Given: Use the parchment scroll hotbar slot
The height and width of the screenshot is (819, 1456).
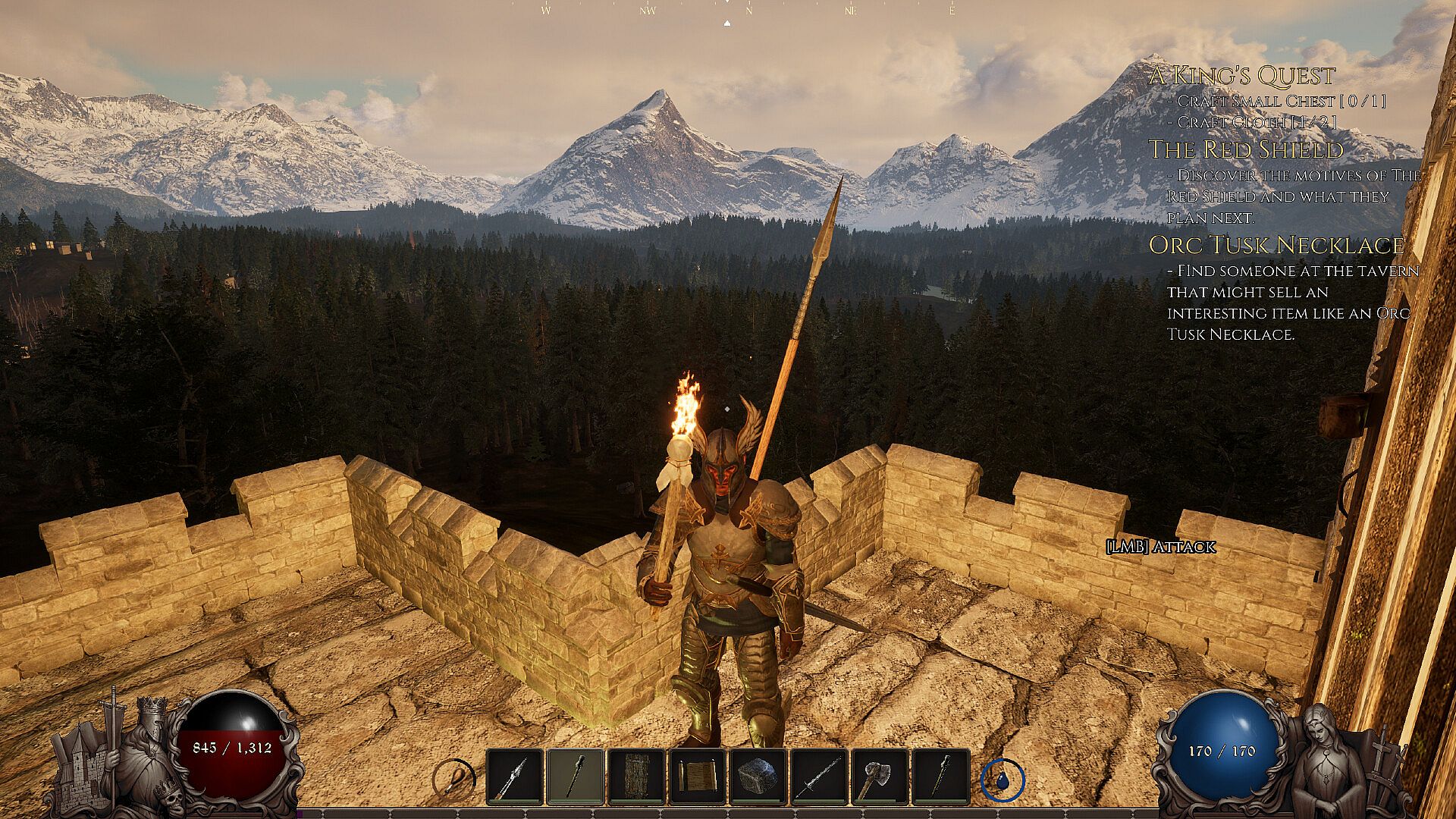Looking at the screenshot, I should [697, 777].
